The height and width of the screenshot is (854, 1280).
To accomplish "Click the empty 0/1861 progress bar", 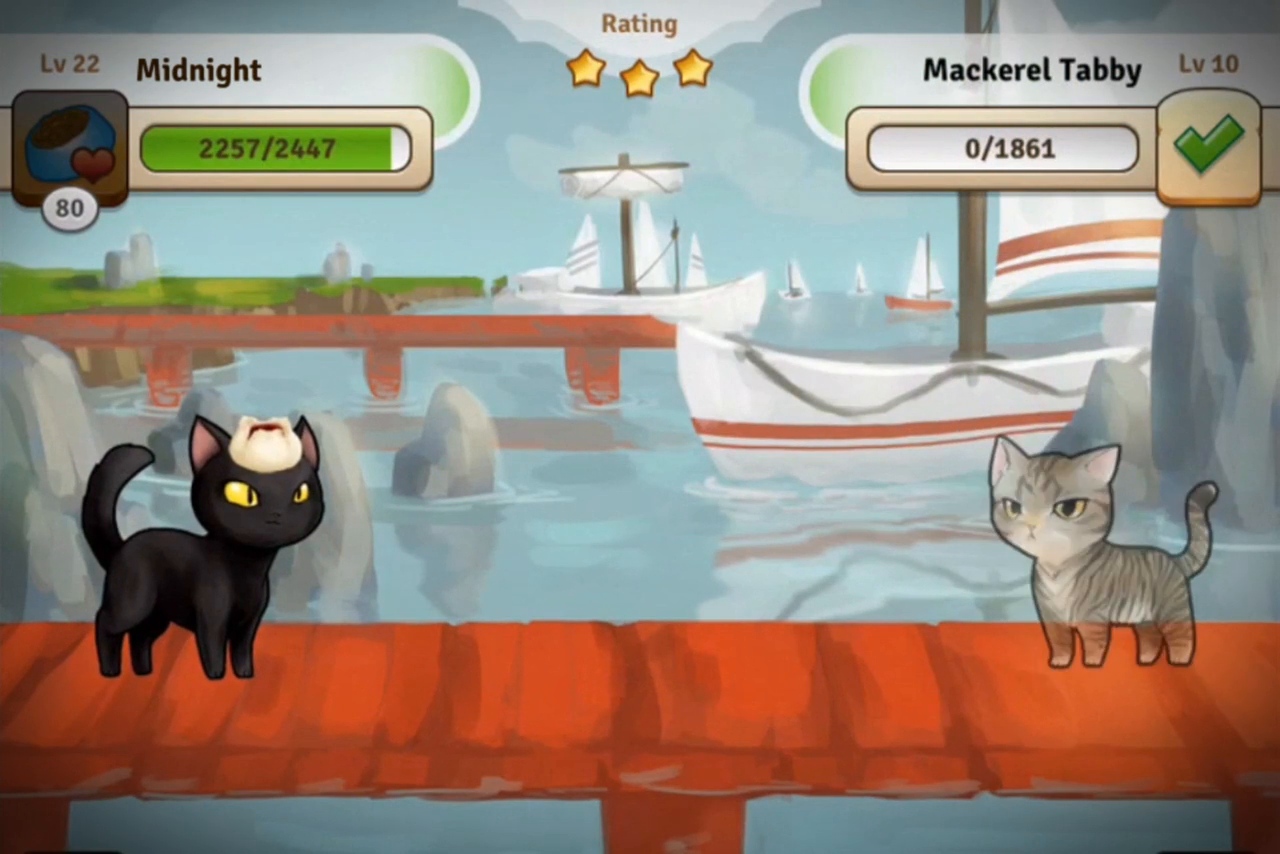I will click(1000, 148).
